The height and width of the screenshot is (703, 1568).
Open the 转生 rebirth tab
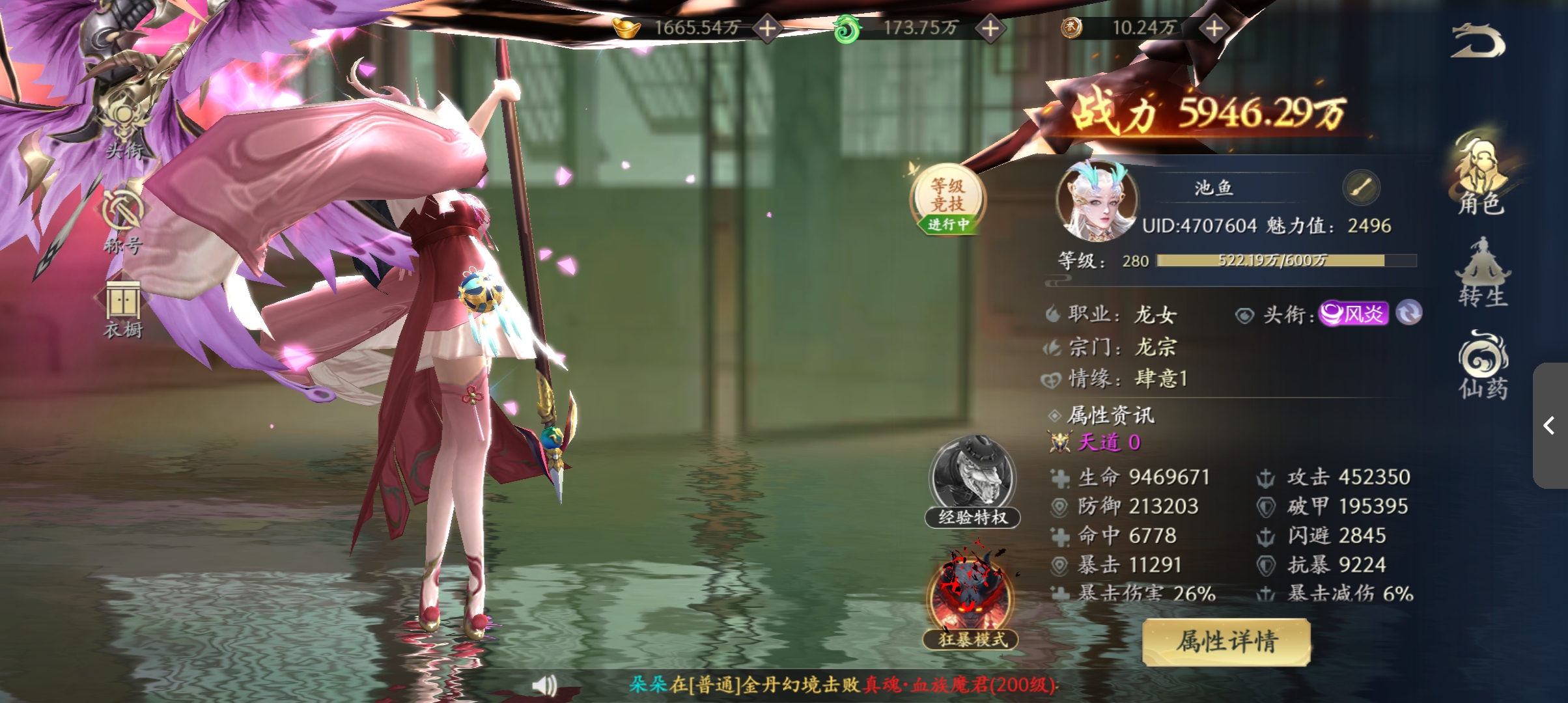coord(1483,273)
